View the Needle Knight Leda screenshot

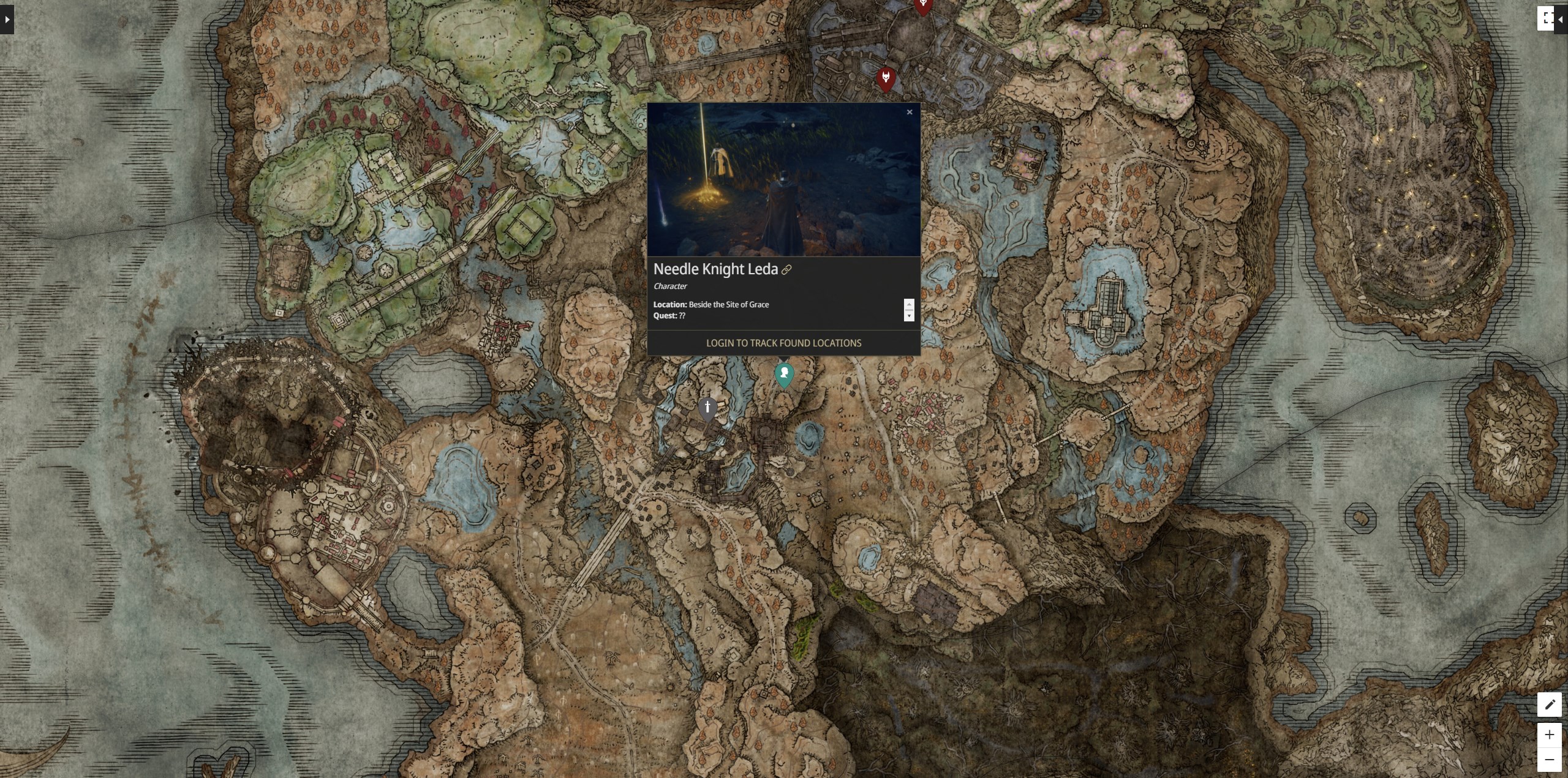click(x=784, y=181)
